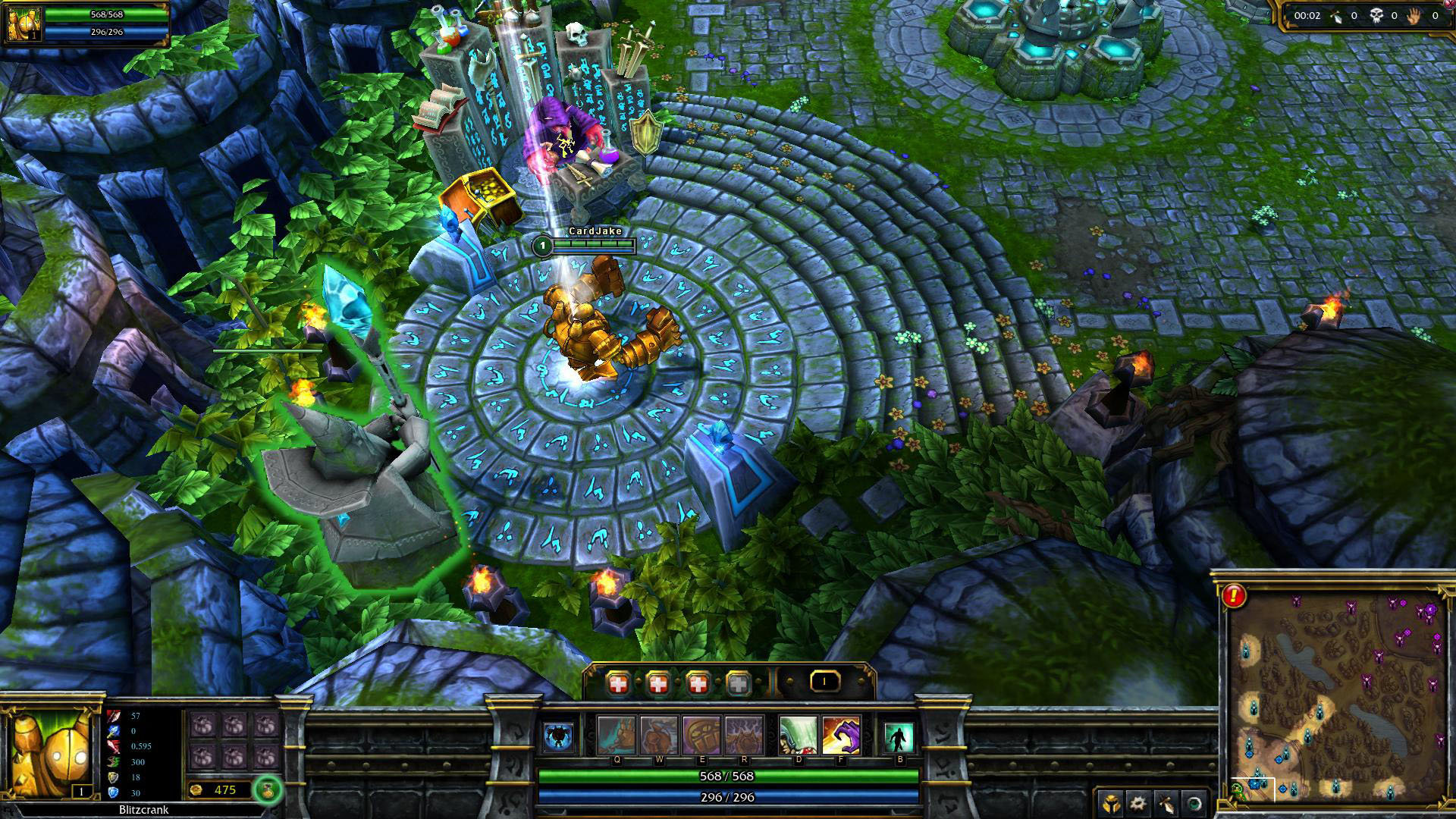Toggle camera lock with the green round button

click(1195, 803)
